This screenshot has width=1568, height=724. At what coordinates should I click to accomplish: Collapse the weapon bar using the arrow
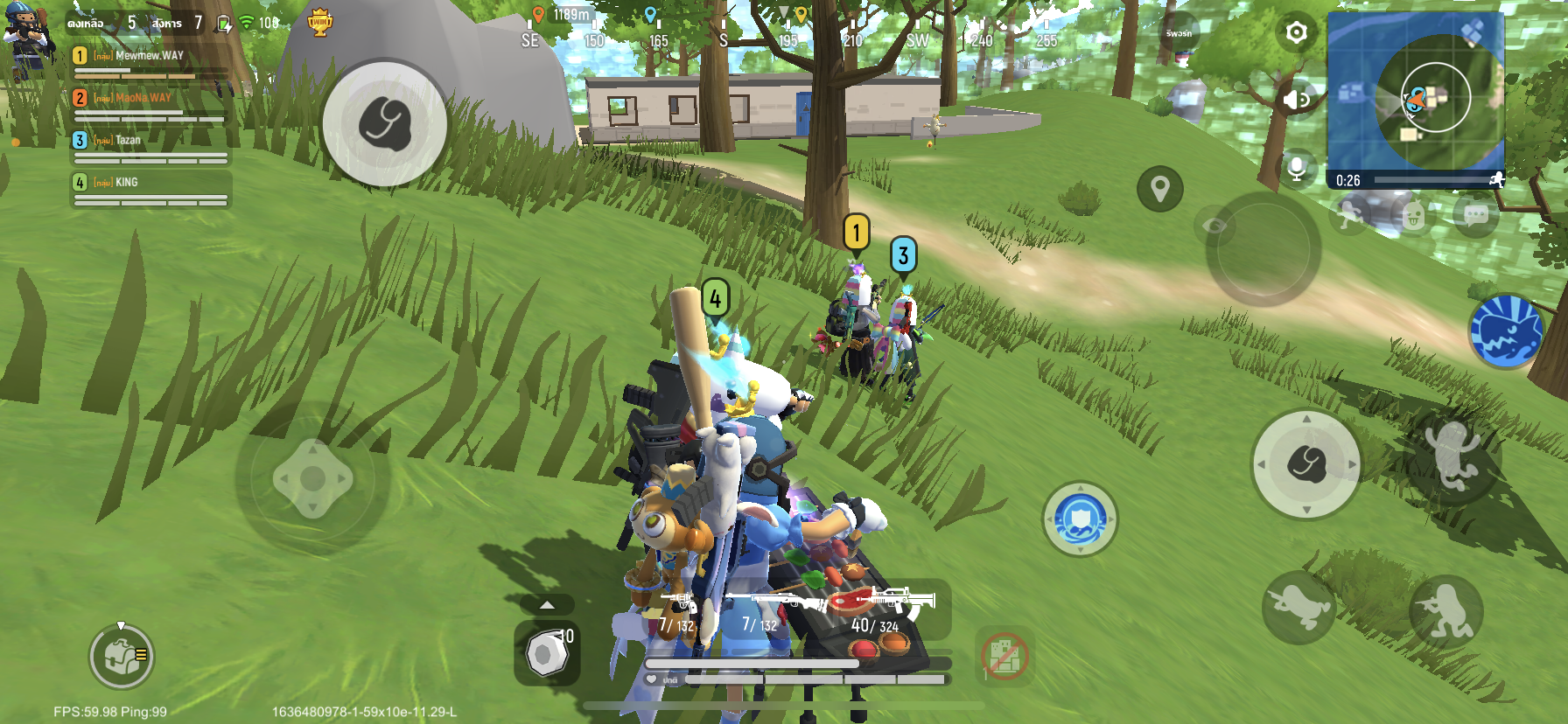tap(549, 602)
